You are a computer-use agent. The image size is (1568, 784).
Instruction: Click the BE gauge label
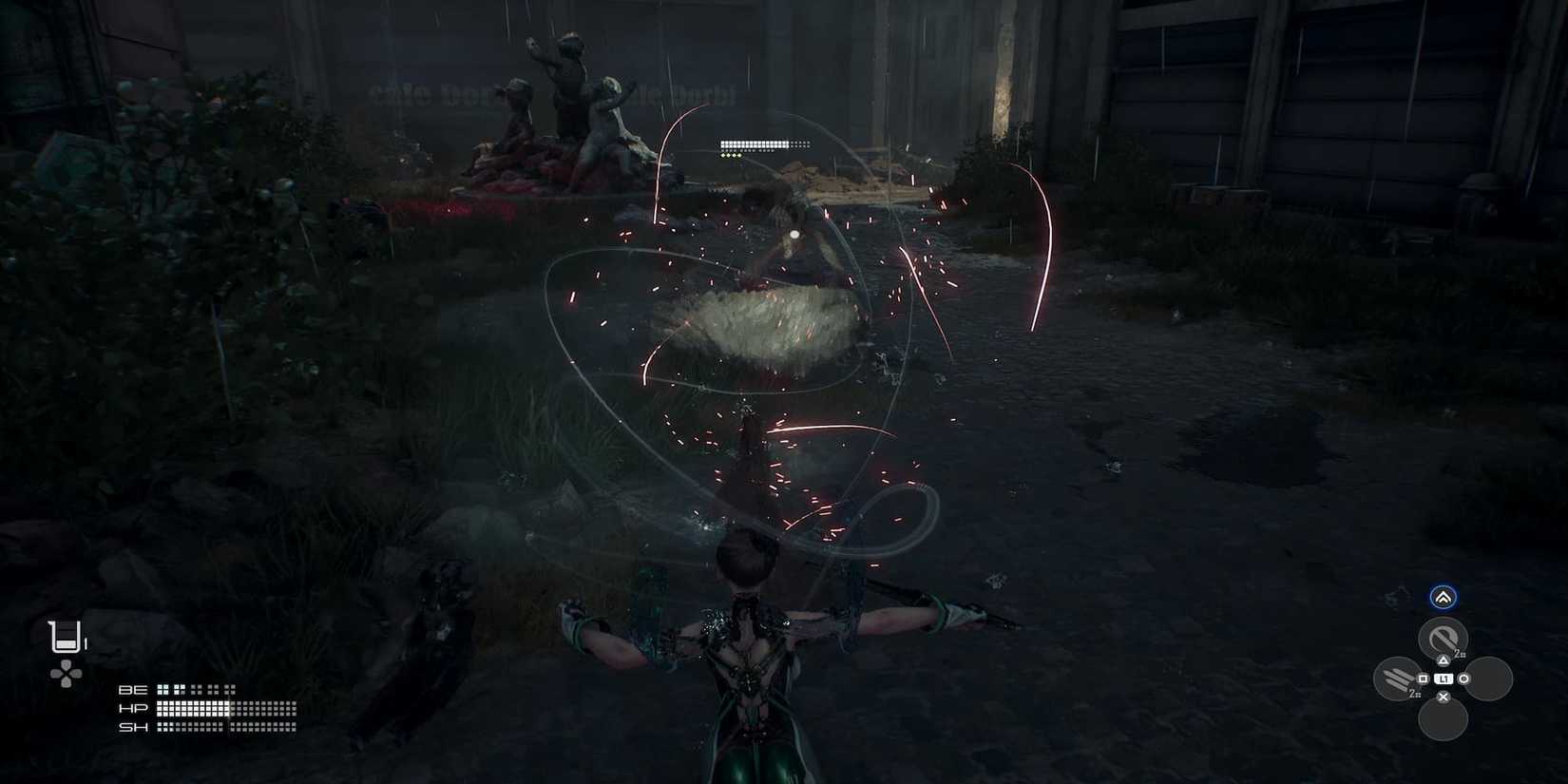click(133, 689)
